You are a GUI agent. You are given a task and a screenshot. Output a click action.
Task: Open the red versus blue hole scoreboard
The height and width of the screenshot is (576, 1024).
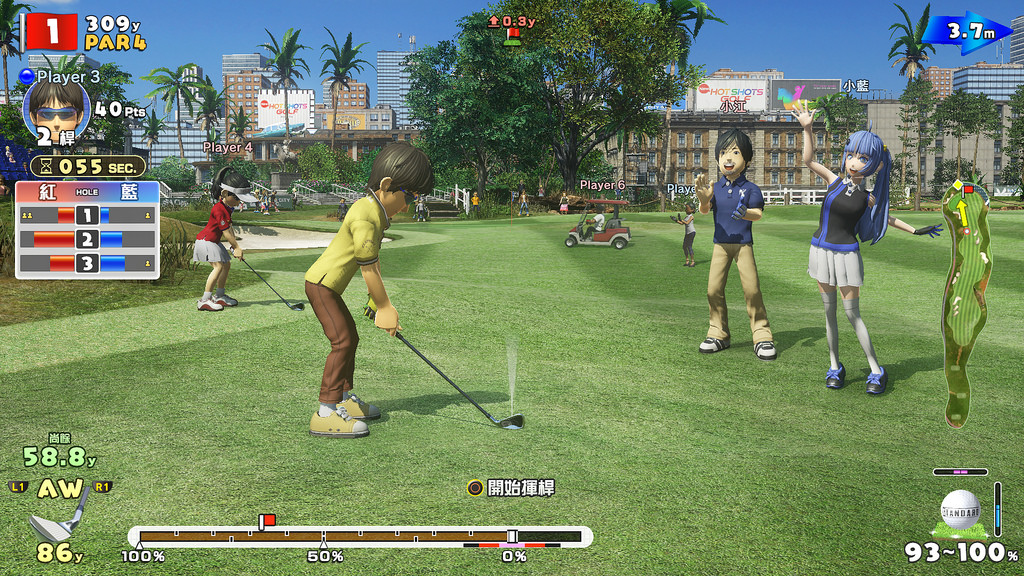87,229
